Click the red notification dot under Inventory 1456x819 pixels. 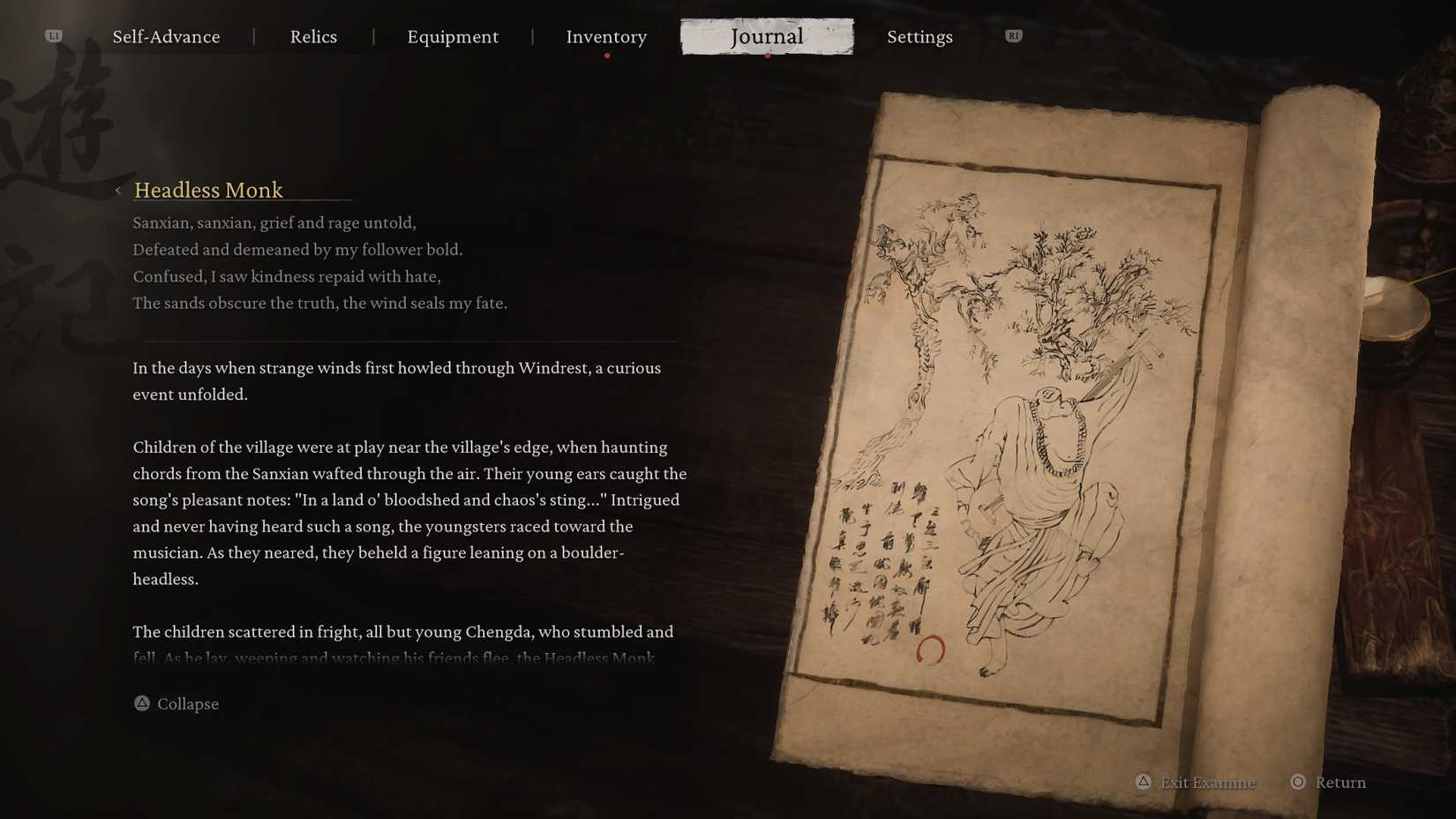click(607, 55)
